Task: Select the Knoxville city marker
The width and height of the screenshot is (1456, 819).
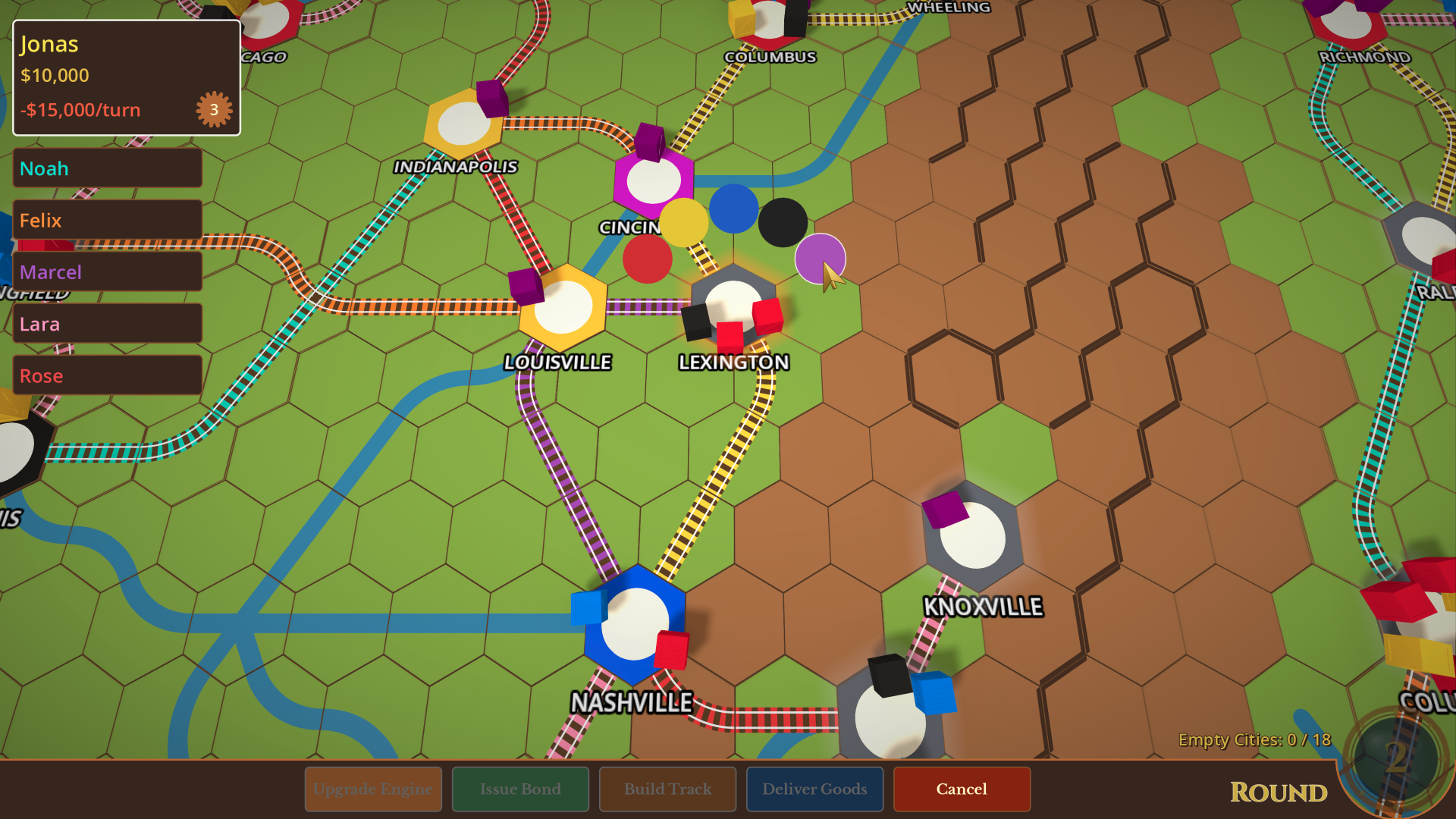Action: click(971, 536)
